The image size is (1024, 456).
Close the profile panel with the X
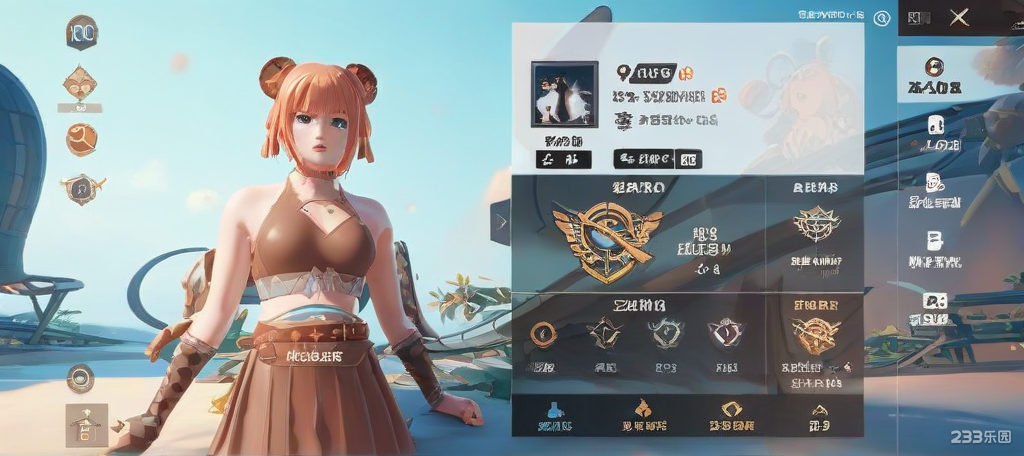tap(959, 17)
